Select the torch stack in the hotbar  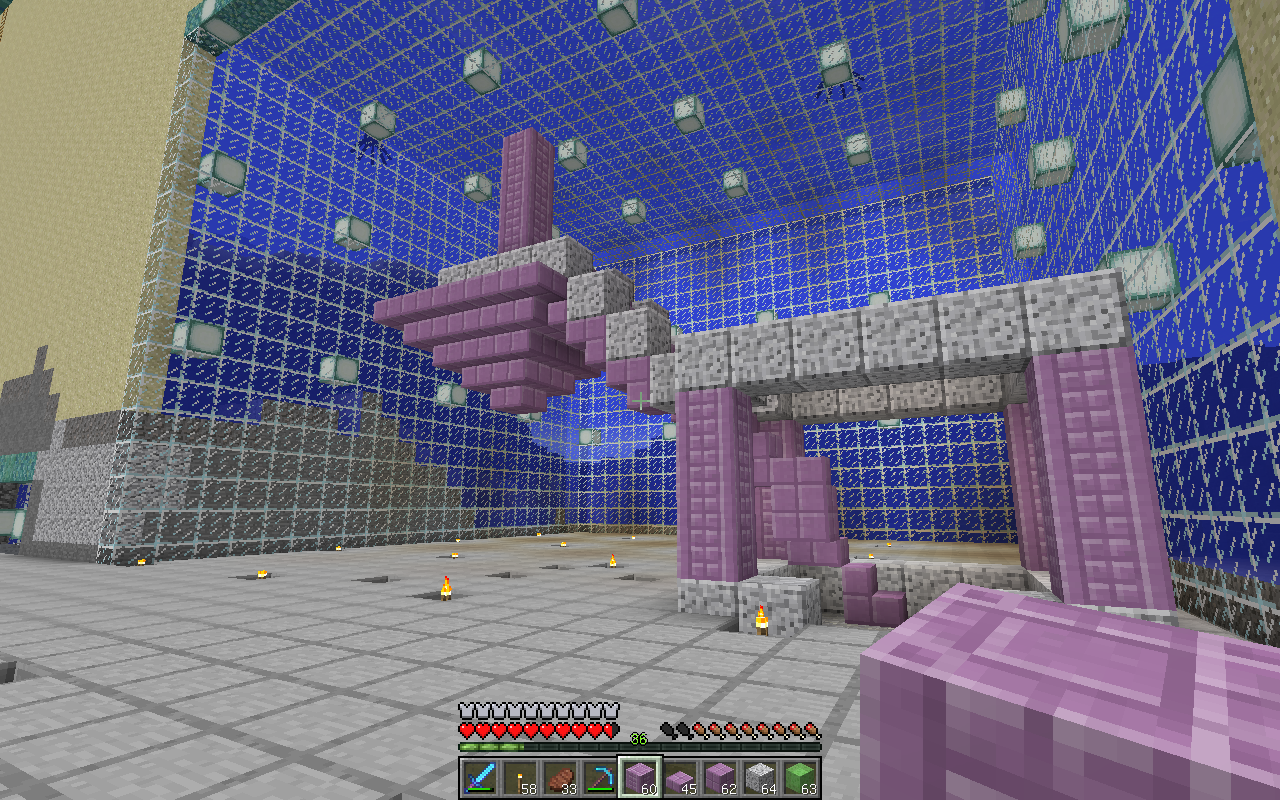point(519,778)
